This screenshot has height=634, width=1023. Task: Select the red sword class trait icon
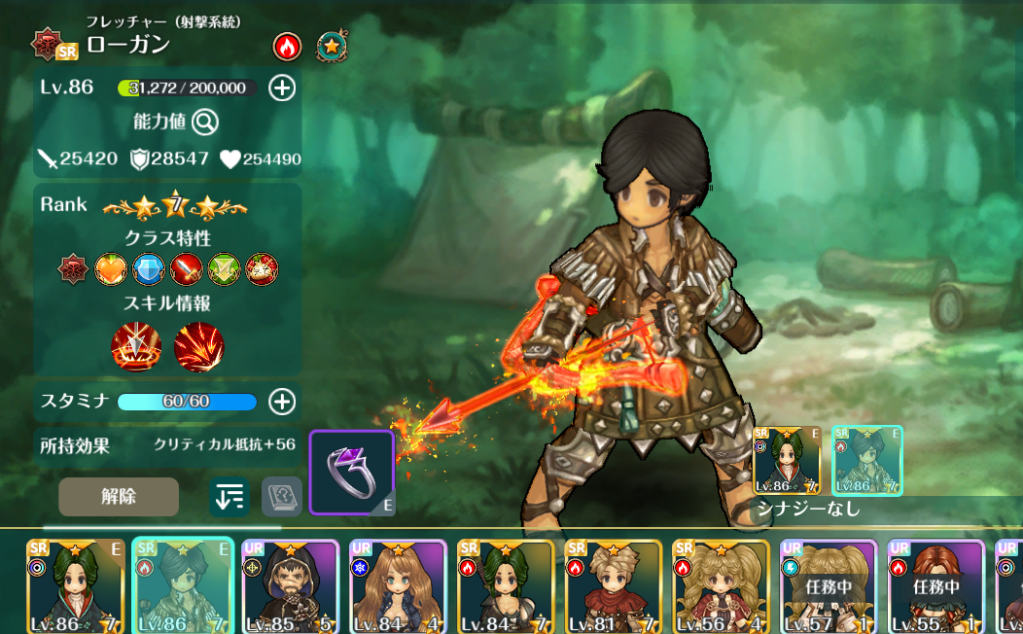pos(186,268)
